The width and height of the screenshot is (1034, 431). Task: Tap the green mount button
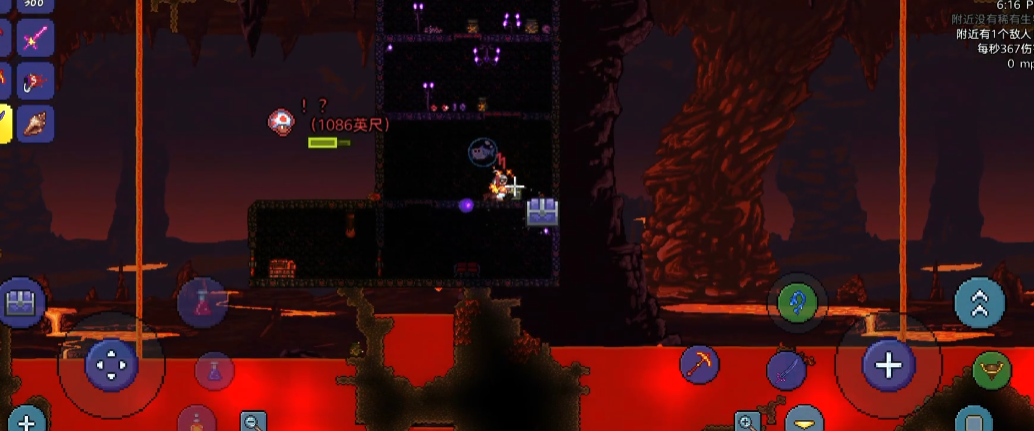(x=991, y=370)
